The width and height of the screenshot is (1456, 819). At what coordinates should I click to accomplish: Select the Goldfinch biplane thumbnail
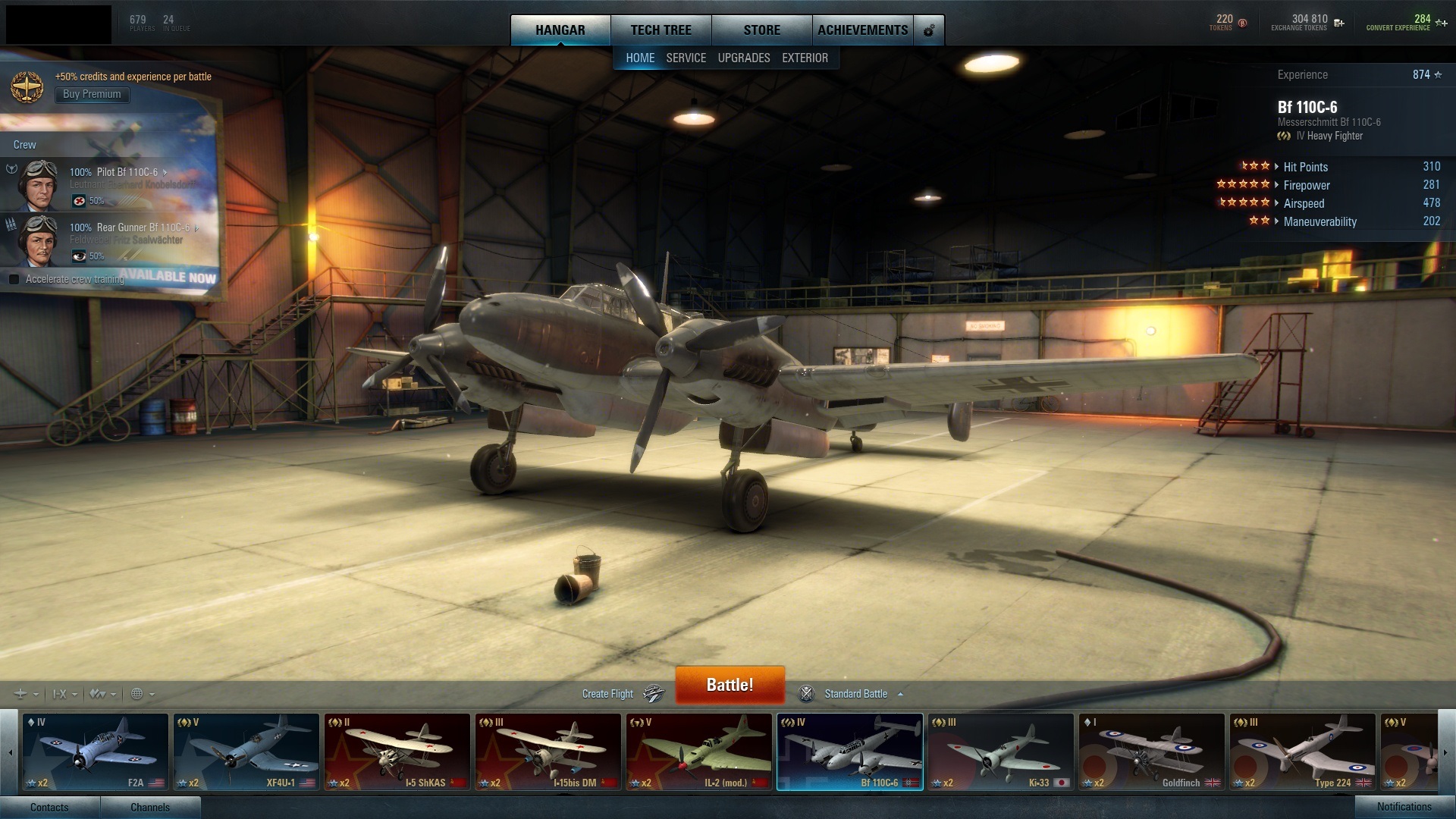1150,752
